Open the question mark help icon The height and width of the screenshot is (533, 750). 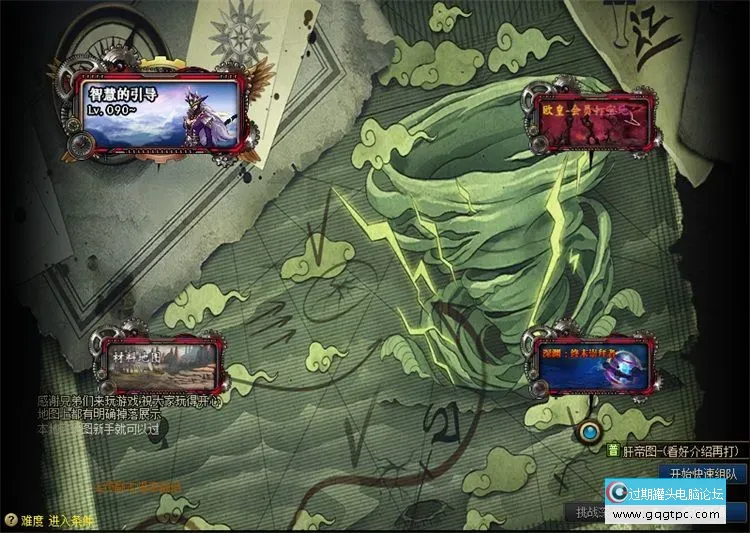click(x=10, y=520)
